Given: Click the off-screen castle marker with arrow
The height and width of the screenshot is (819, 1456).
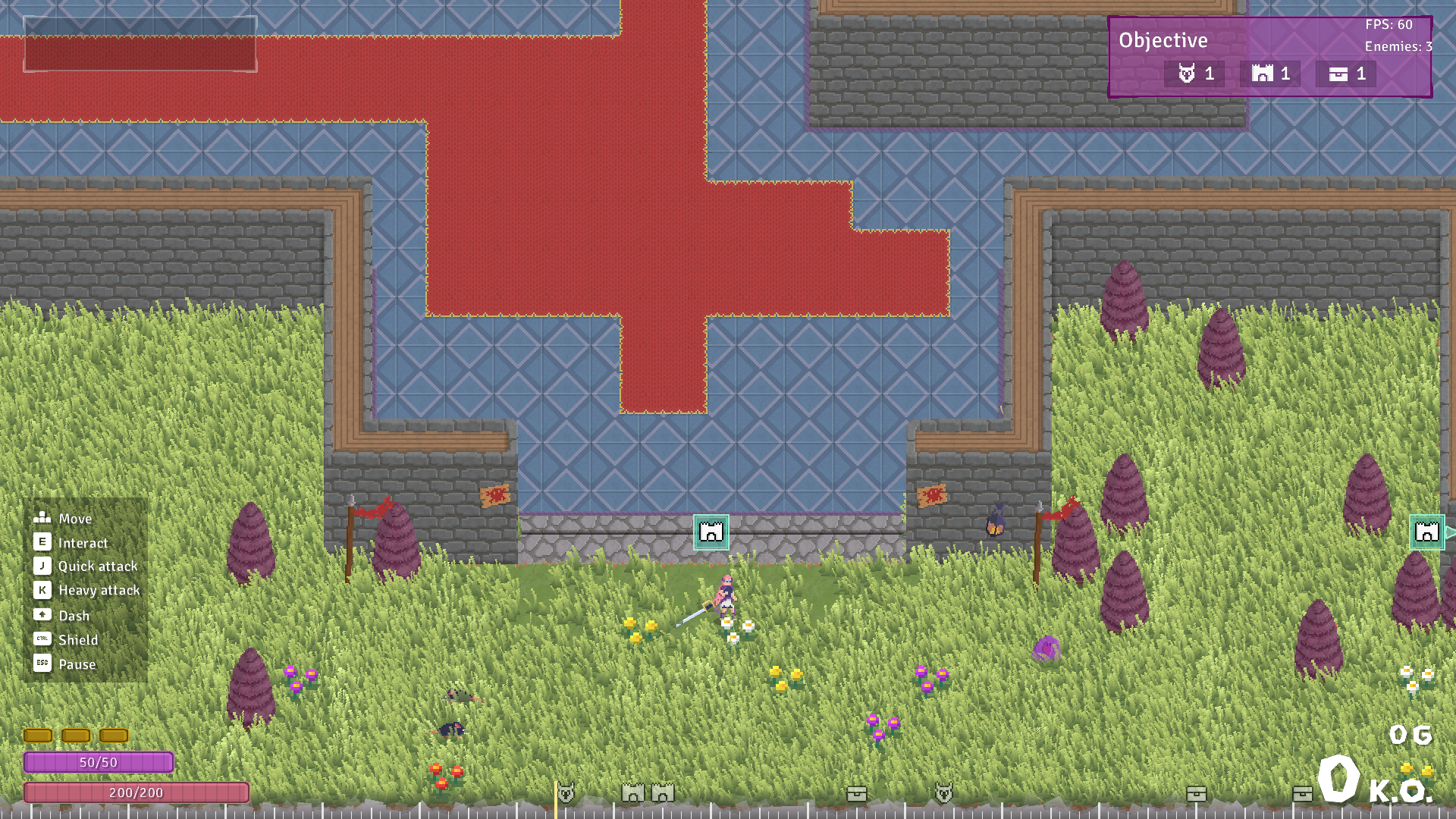Looking at the screenshot, I should point(1427,532).
